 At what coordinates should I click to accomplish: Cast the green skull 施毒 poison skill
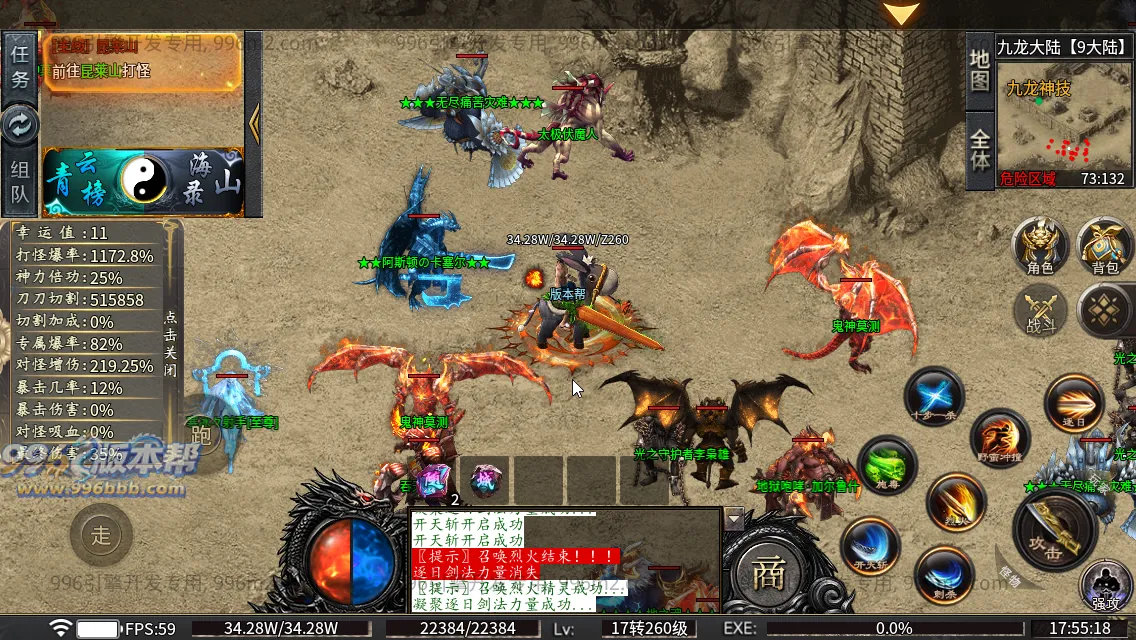(887, 465)
